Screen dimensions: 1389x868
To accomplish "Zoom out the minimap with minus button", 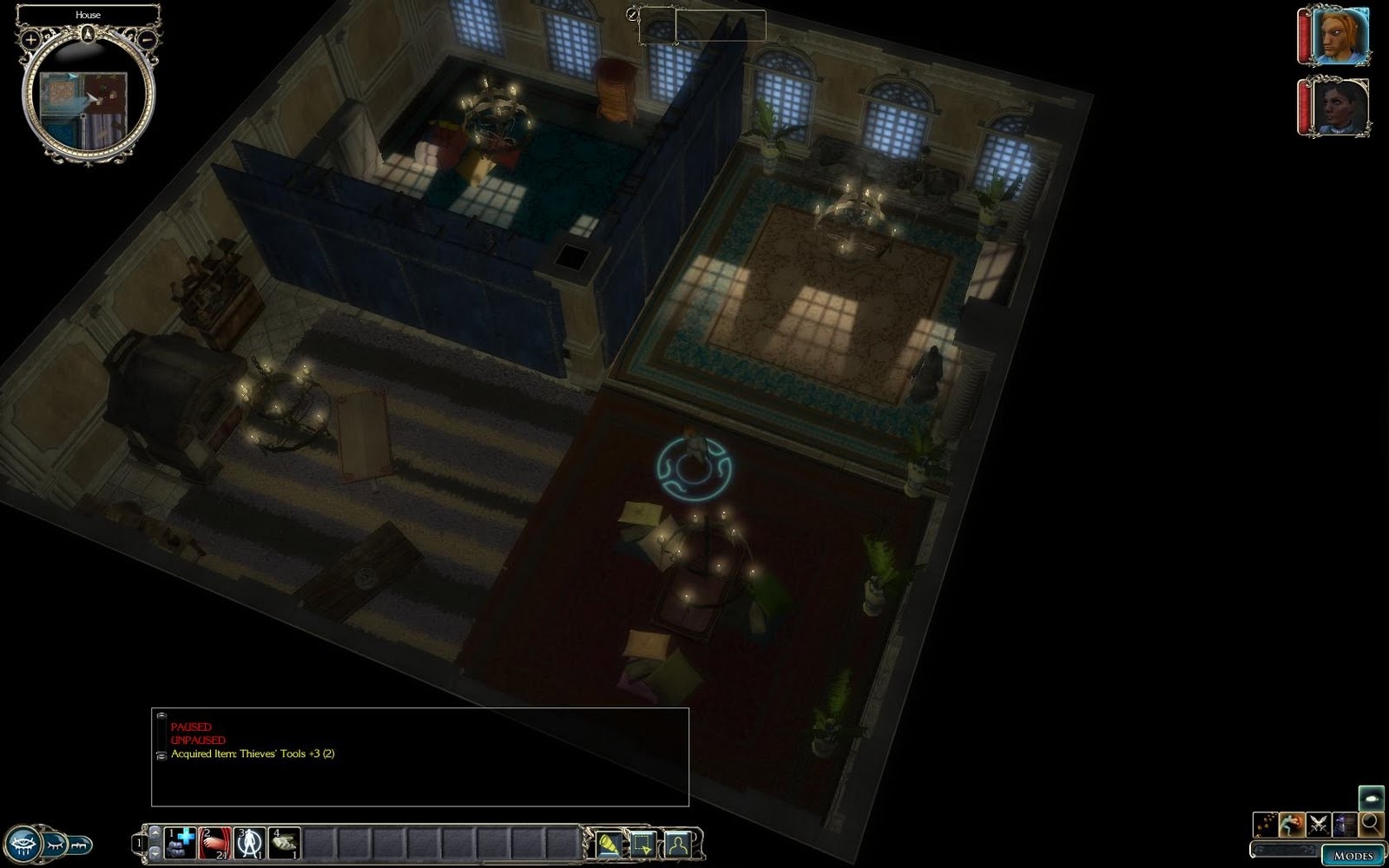I will 148,39.
